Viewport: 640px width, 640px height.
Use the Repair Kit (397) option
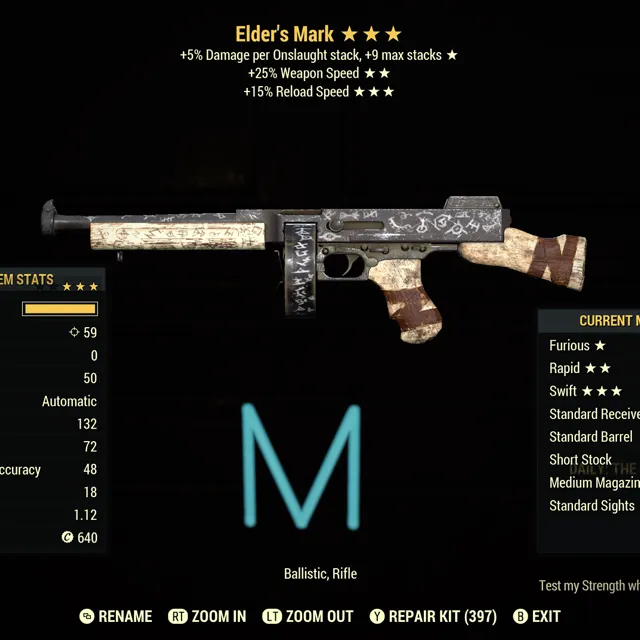[433, 617]
